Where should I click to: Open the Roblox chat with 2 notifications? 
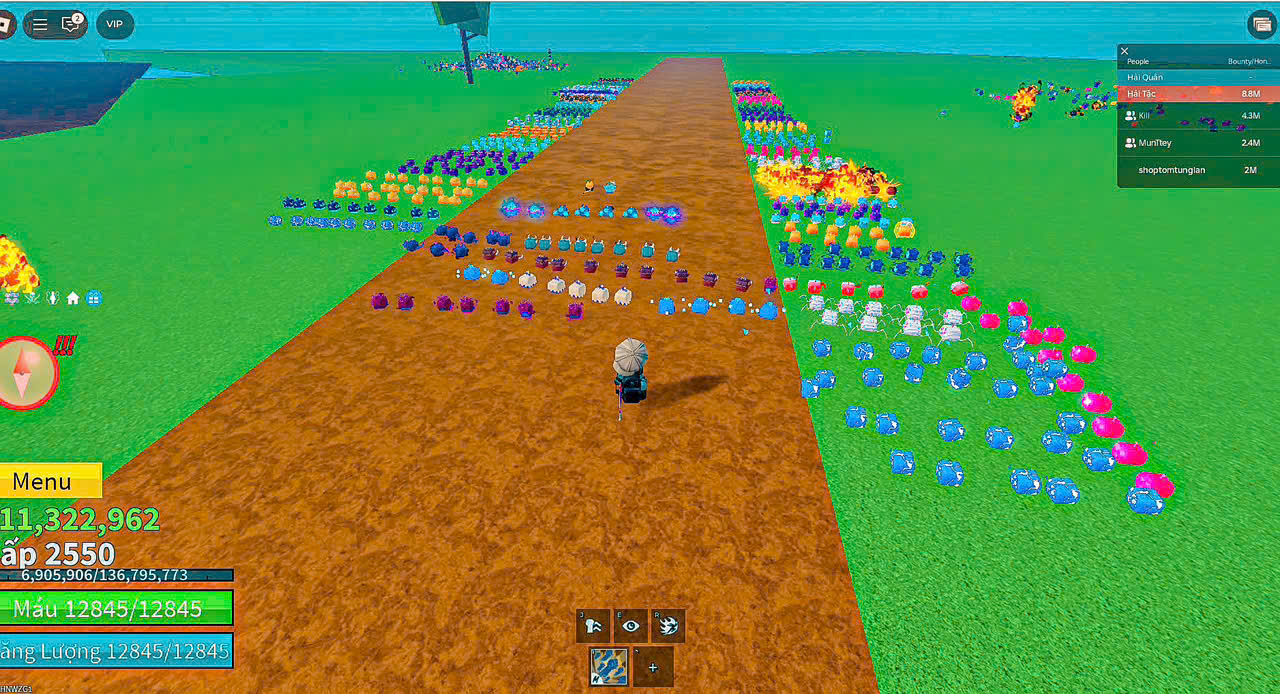tap(71, 24)
